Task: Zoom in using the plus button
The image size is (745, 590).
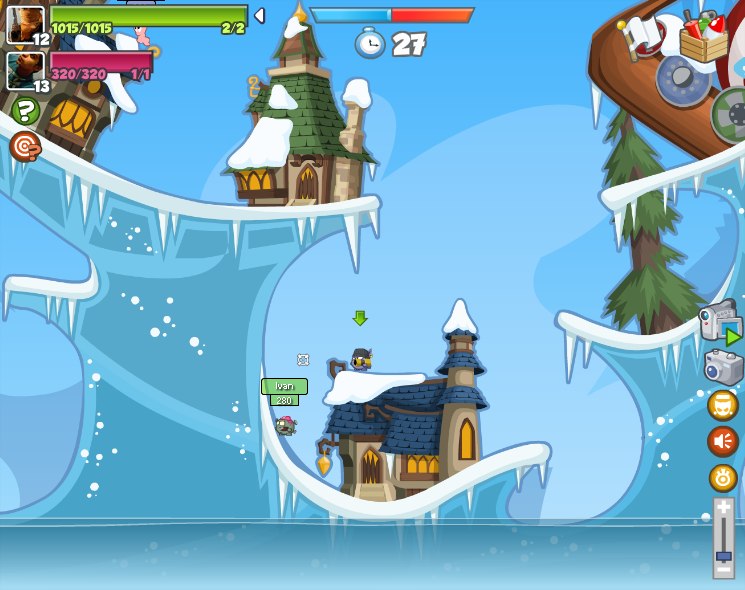Action: (x=723, y=509)
